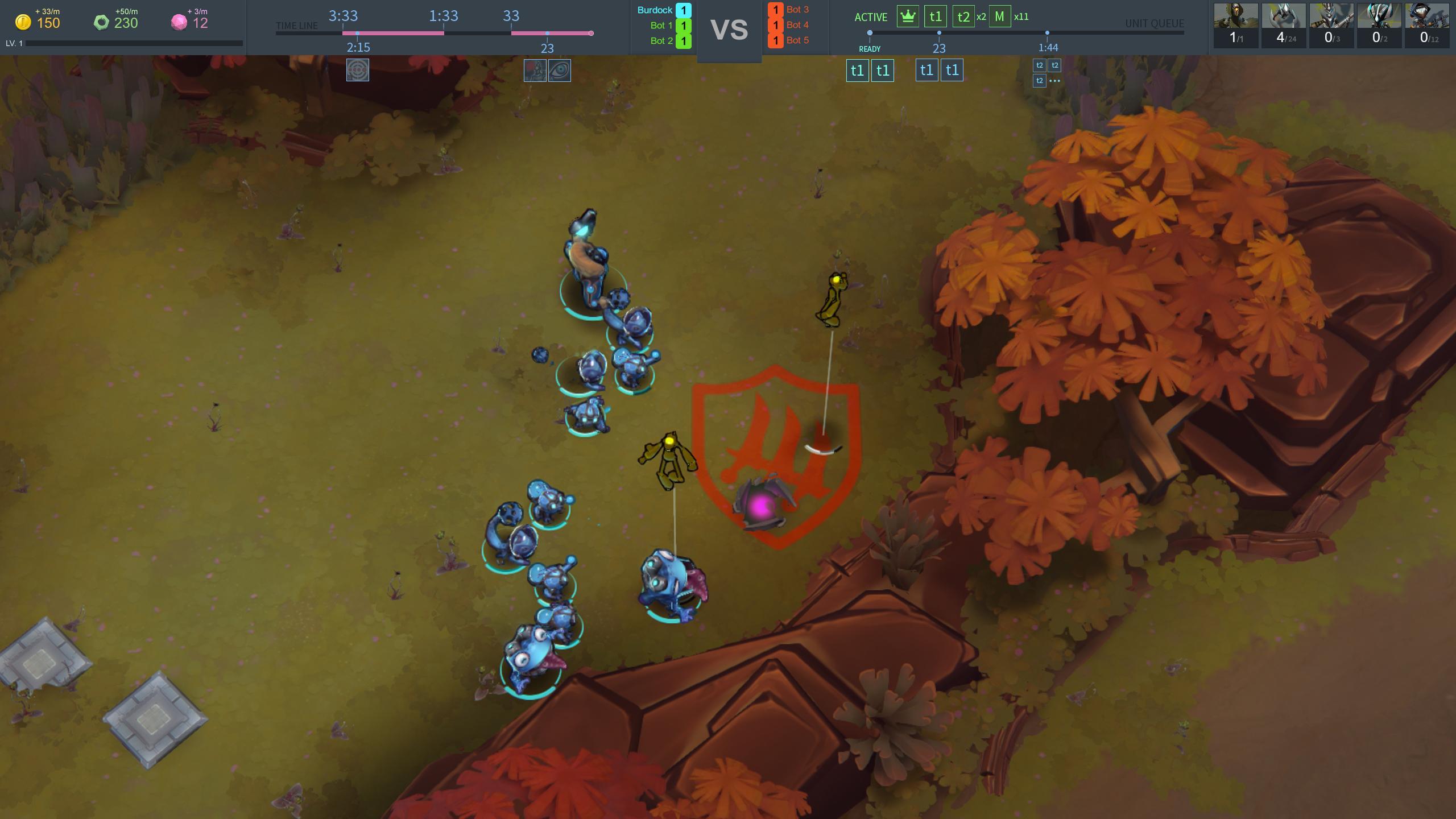
Task: Select the green t1 box beside ACTIVE
Action: 936,16
